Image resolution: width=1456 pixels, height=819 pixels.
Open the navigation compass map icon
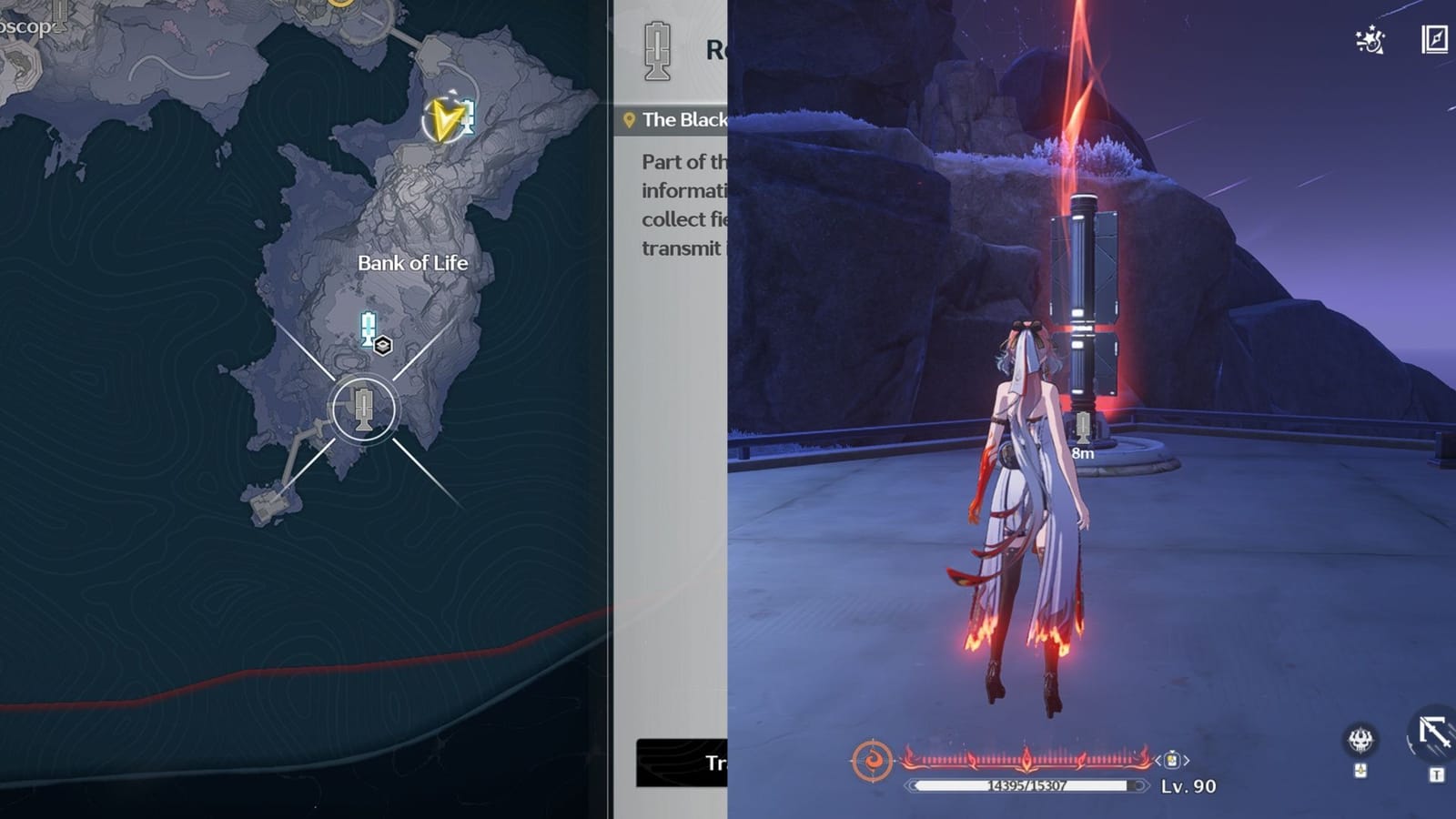[x=1434, y=40]
